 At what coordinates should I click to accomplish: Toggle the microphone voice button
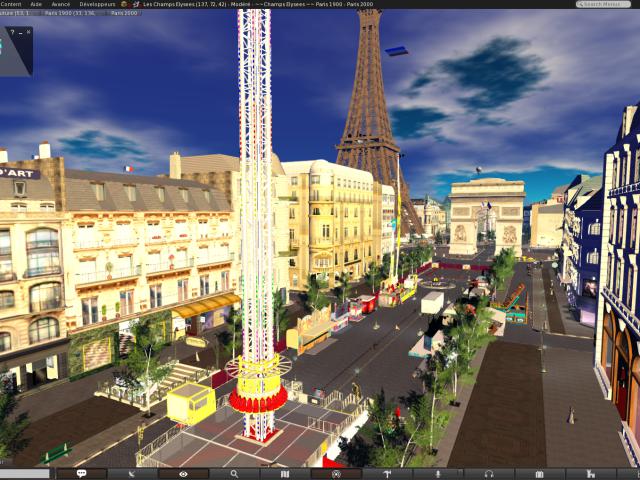[x=438, y=474]
